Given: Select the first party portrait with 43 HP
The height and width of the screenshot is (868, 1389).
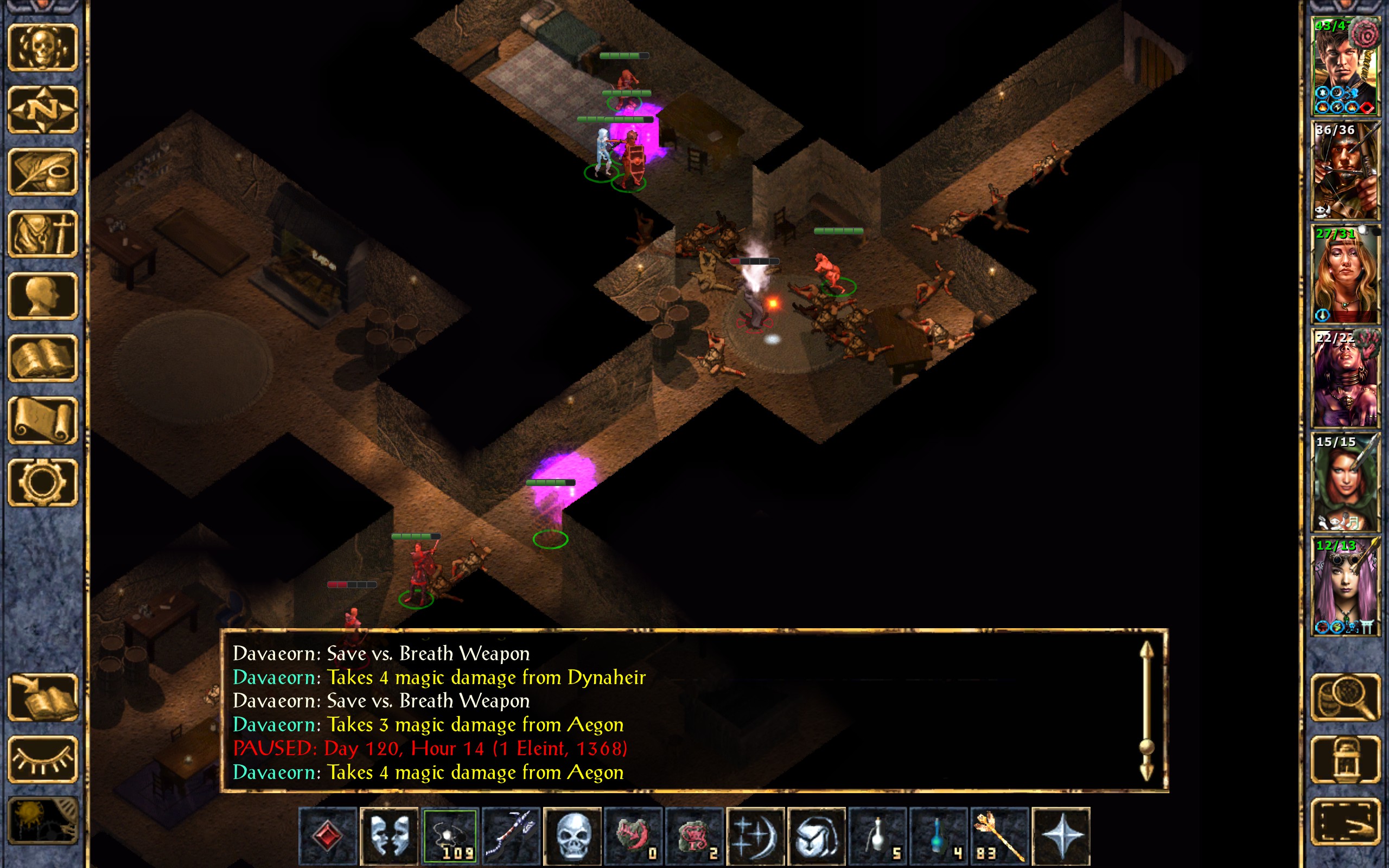Looking at the screenshot, I should click(x=1345, y=67).
